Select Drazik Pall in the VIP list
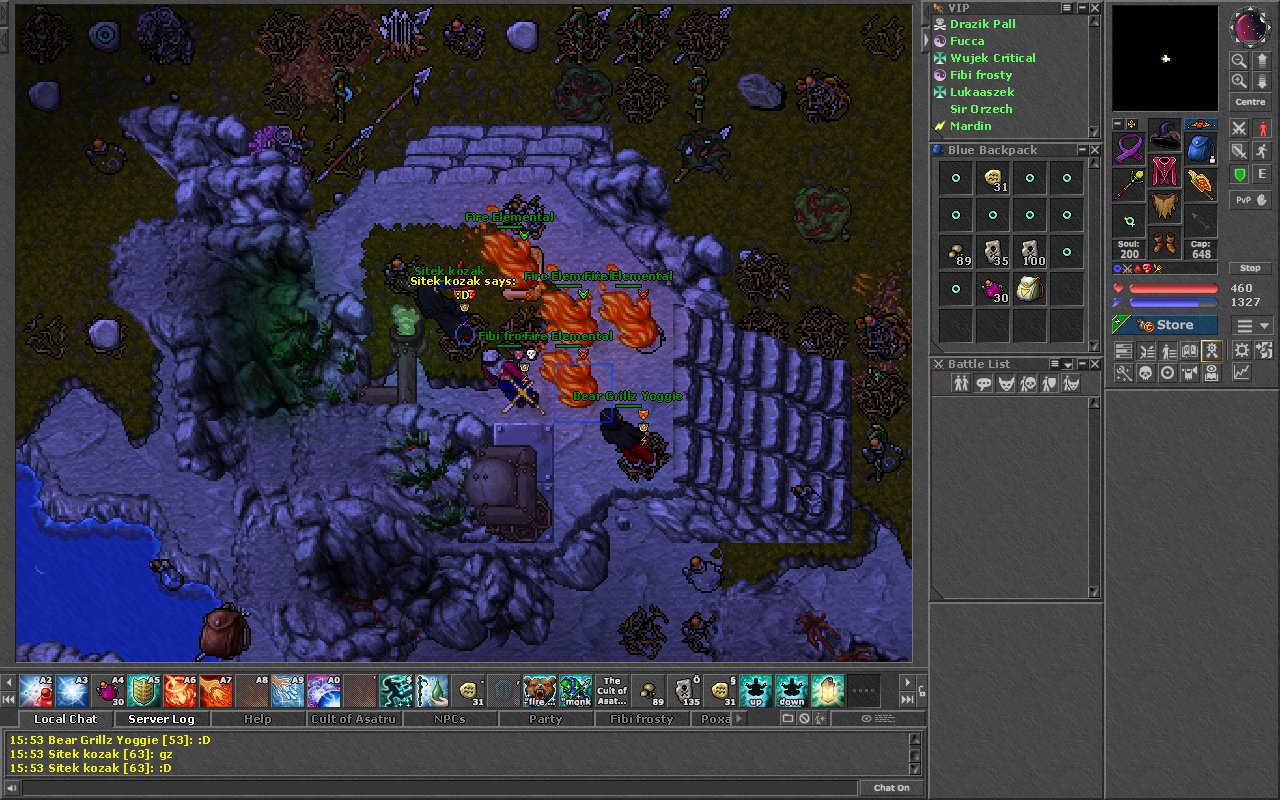1280x800 pixels. point(982,24)
